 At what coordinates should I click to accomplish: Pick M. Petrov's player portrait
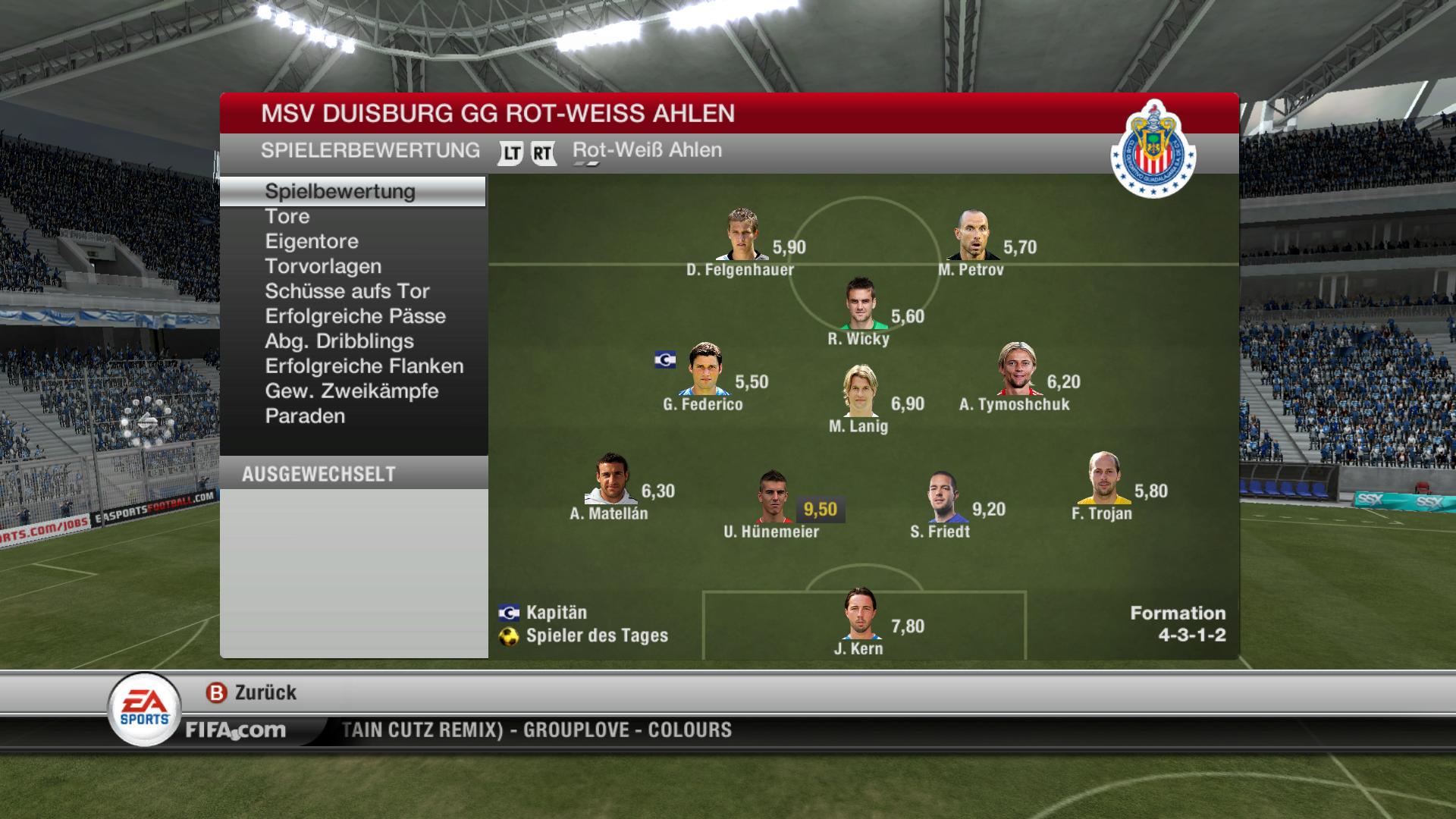pos(973,236)
